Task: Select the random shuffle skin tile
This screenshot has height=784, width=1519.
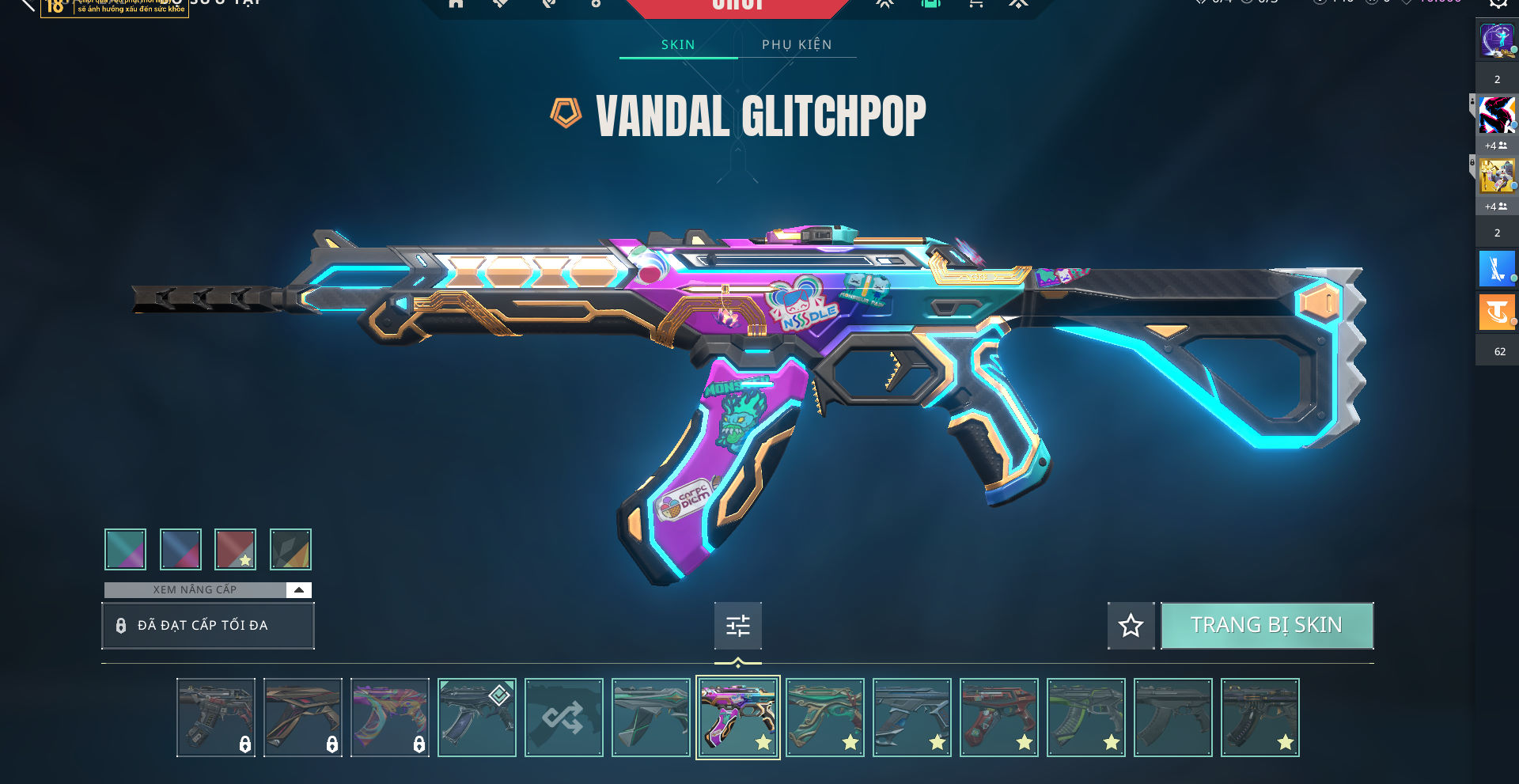Action: click(x=563, y=718)
